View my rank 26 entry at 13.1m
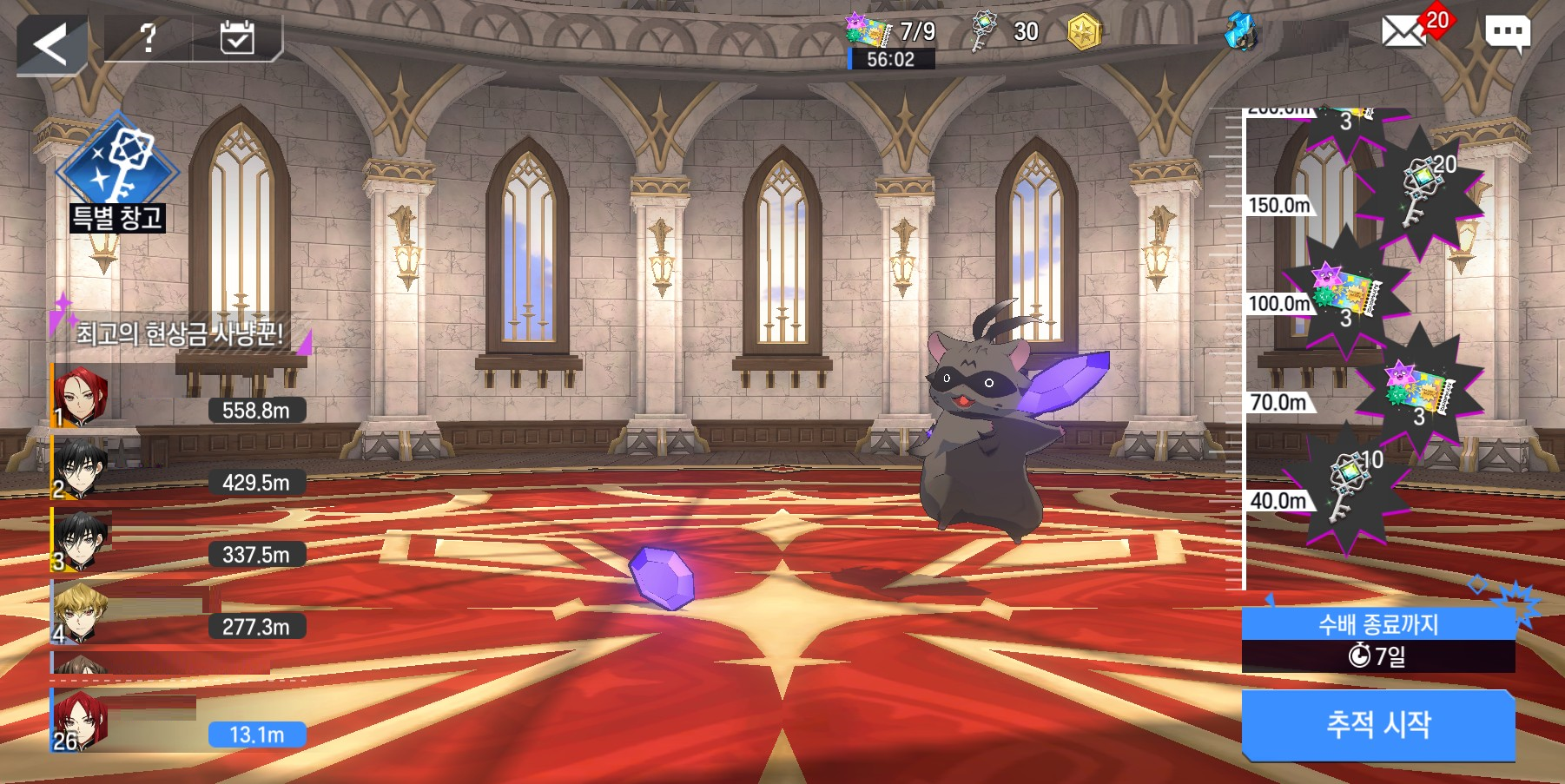 (x=178, y=722)
